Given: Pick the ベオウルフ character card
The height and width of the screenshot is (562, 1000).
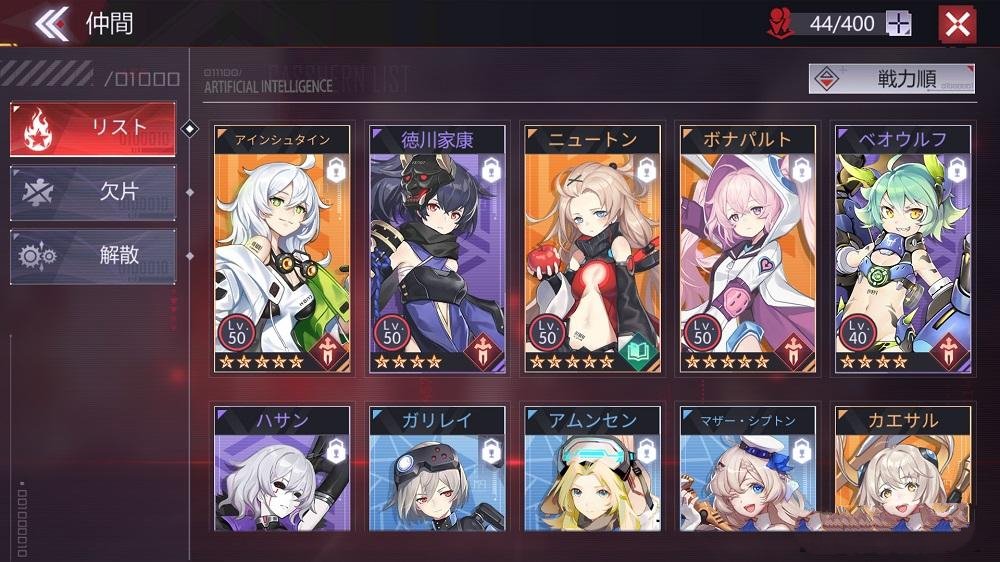Looking at the screenshot, I should coord(903,250).
